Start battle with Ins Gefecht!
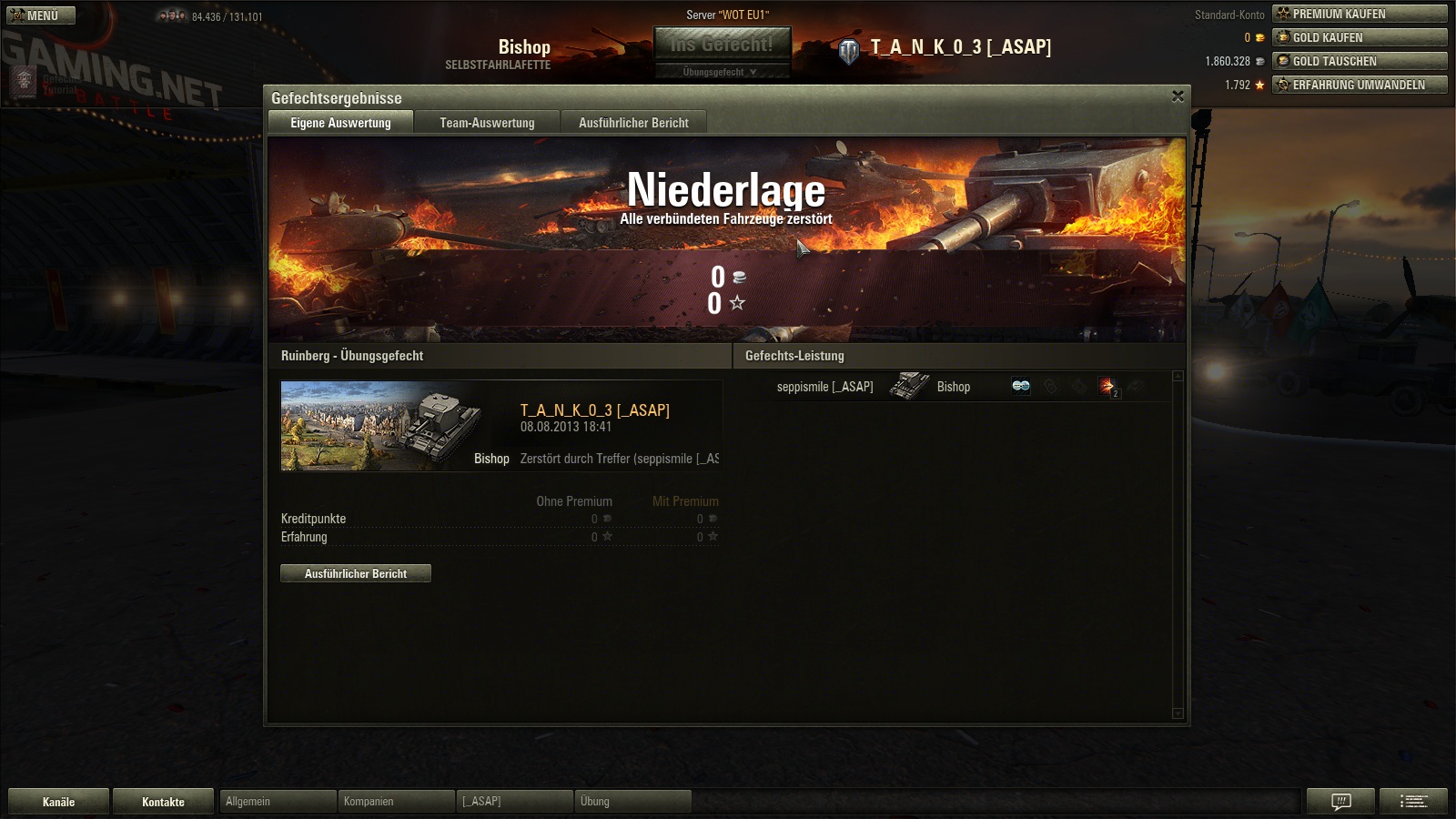This screenshot has width=1456, height=819. click(722, 44)
